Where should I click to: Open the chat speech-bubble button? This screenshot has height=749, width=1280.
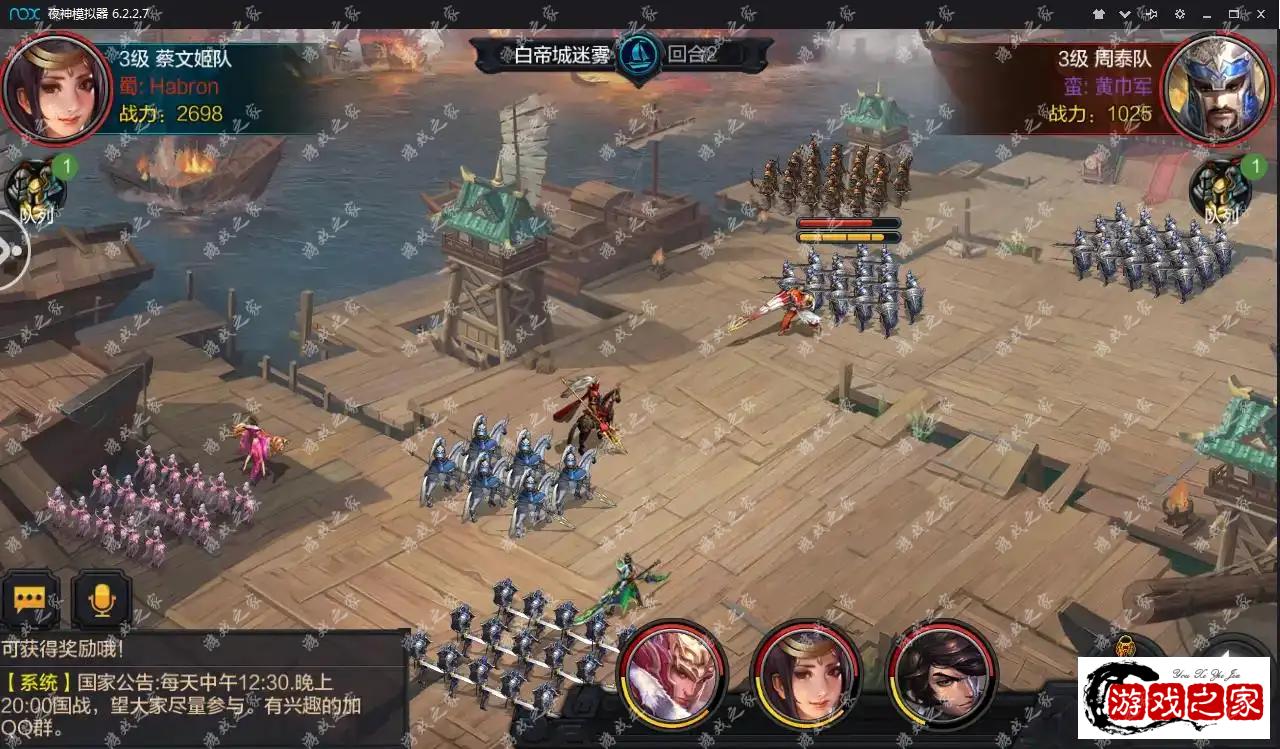(x=29, y=599)
